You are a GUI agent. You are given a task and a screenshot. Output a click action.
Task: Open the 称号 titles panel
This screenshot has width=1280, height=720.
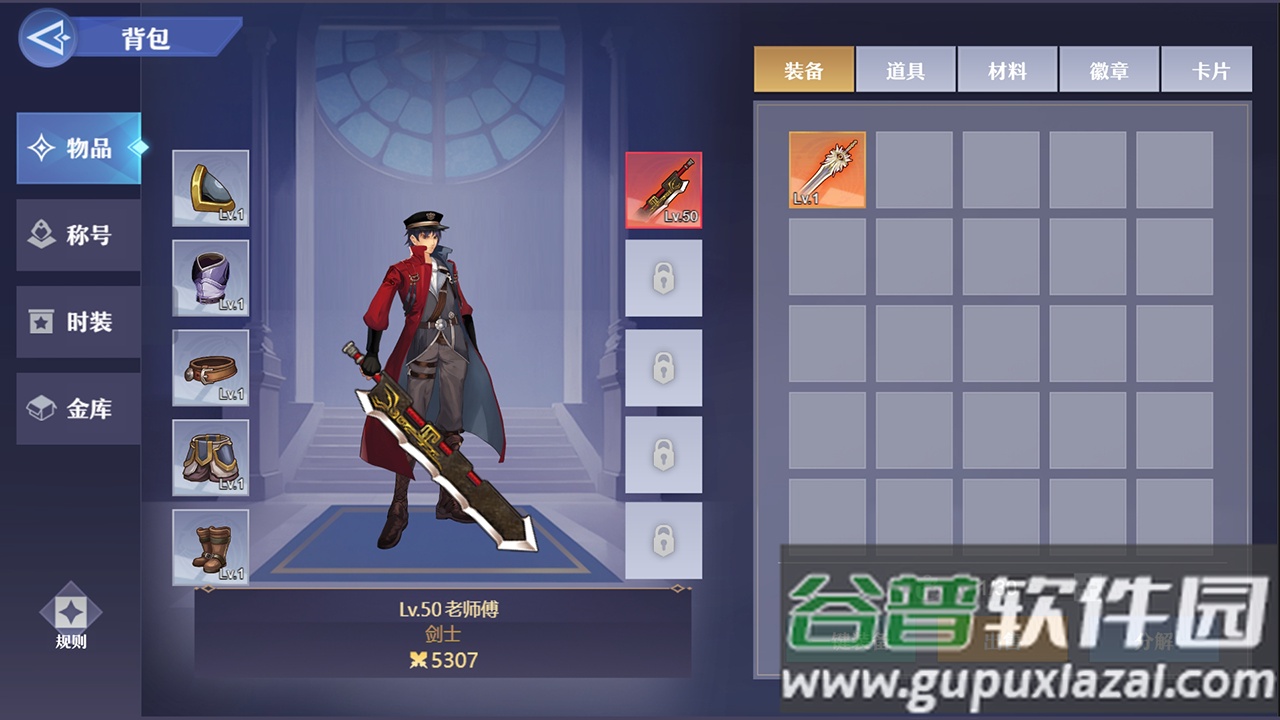coord(78,234)
